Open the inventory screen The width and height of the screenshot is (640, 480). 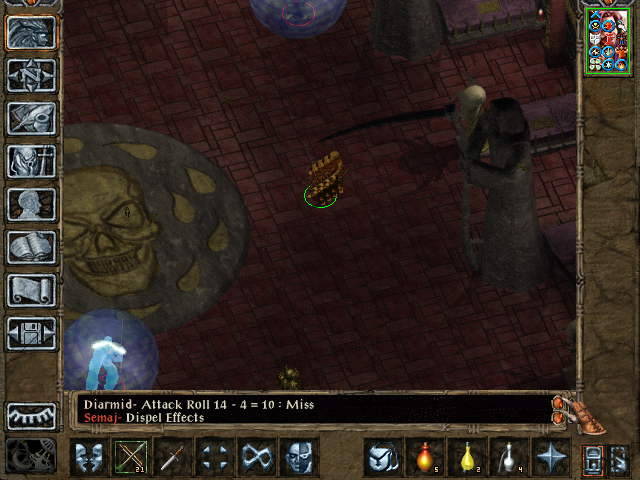click(32, 161)
